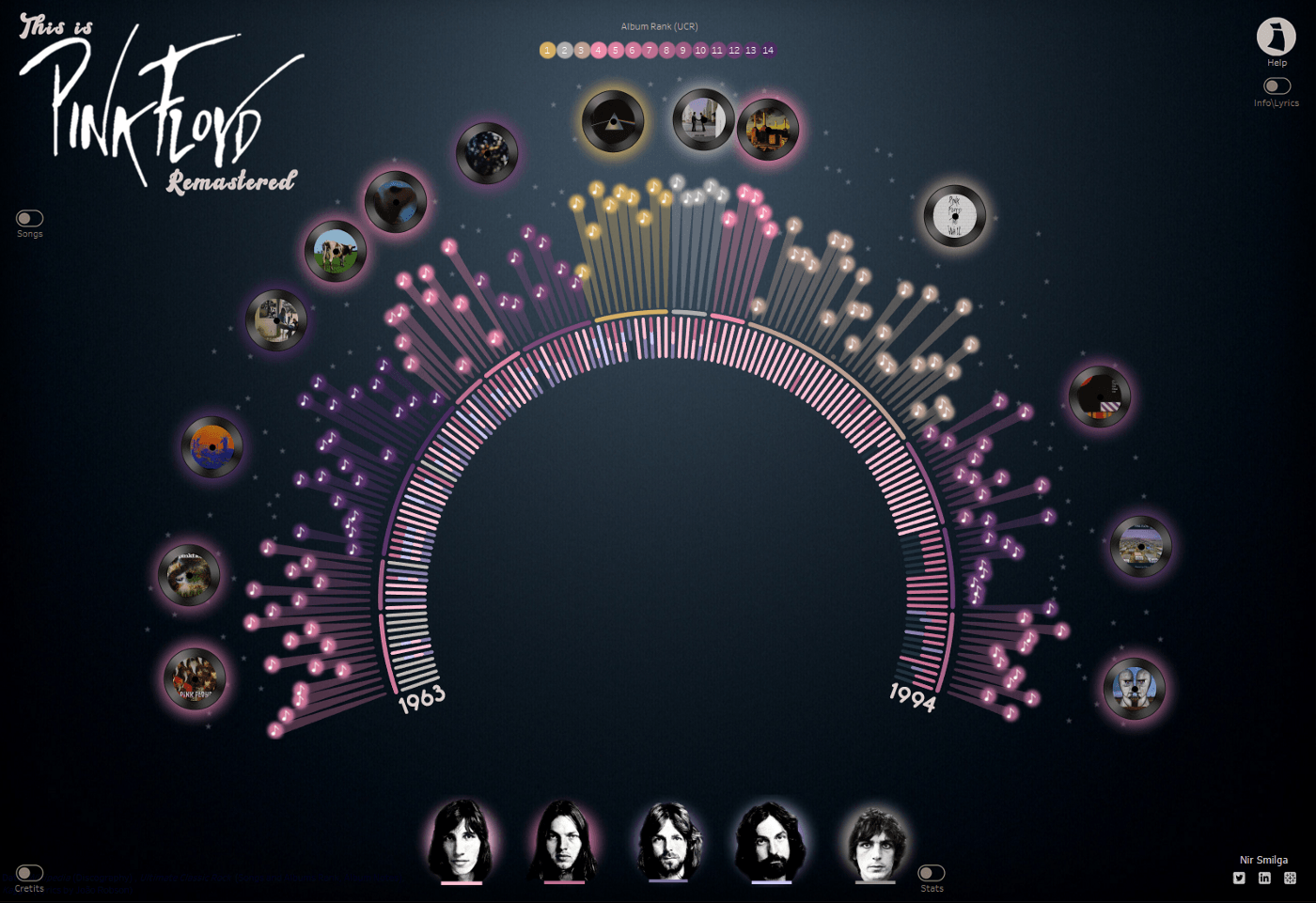This screenshot has height=903, width=1316.
Task: Pick album rank 4 legend circle
Action: pyautogui.click(x=599, y=51)
